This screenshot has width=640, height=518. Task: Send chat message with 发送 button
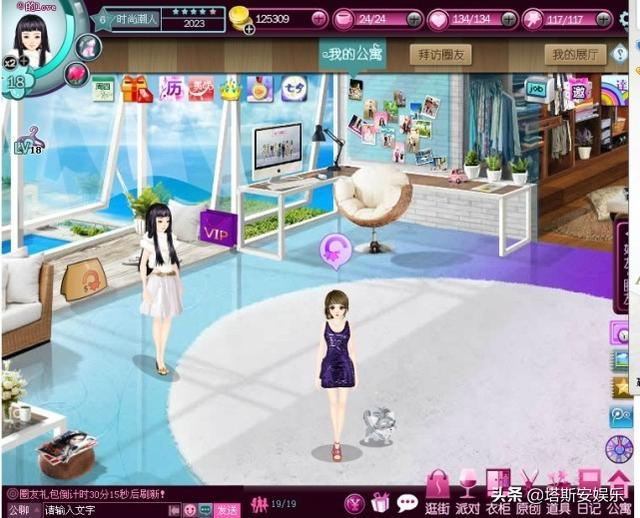click(x=227, y=510)
